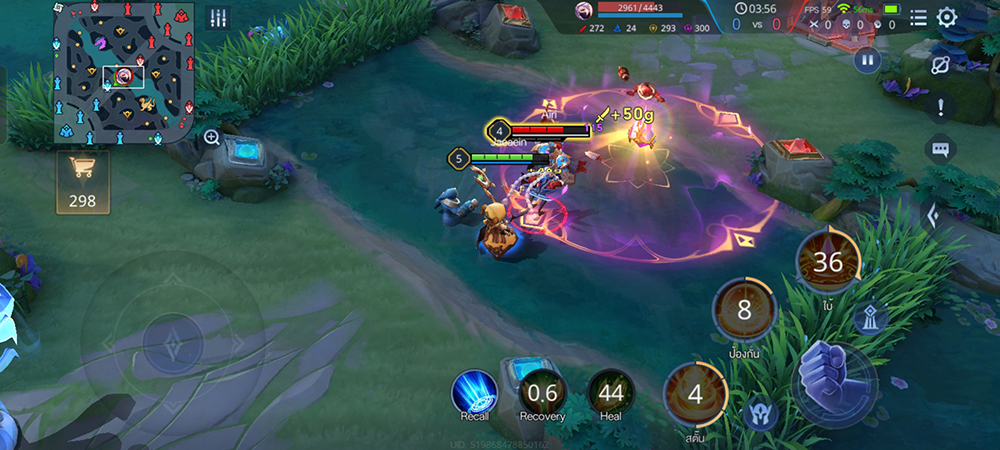Open the shop showing 298 gold
Viewport: 1000px width, 450px height.
coord(82,182)
